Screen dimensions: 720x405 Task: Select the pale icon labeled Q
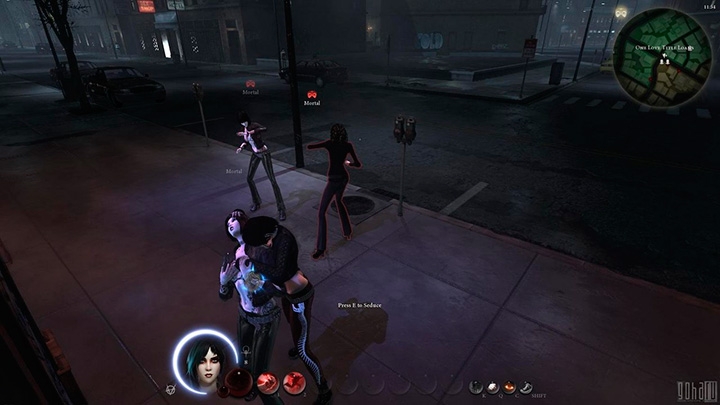click(494, 386)
